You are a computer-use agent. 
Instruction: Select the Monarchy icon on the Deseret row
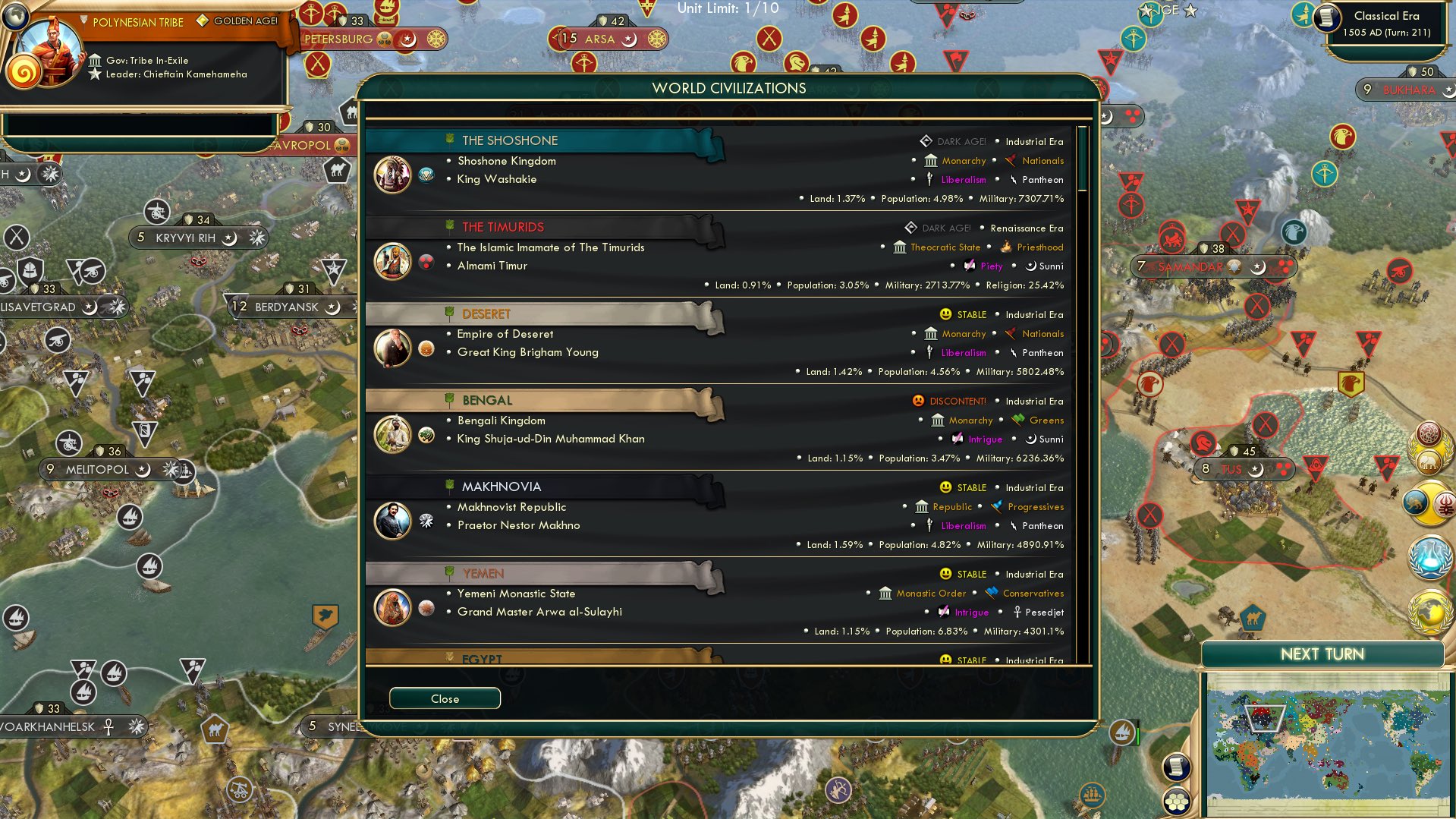pos(930,334)
